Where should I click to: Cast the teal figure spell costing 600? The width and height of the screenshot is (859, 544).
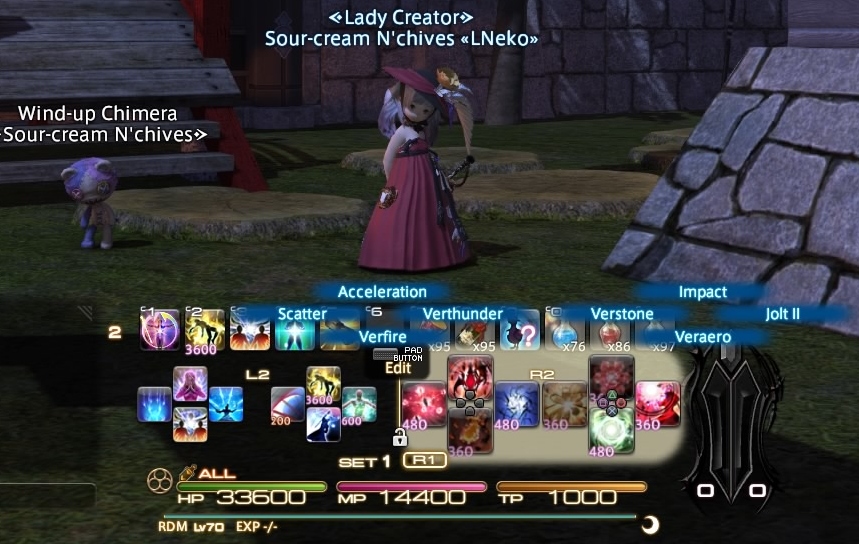(x=358, y=404)
